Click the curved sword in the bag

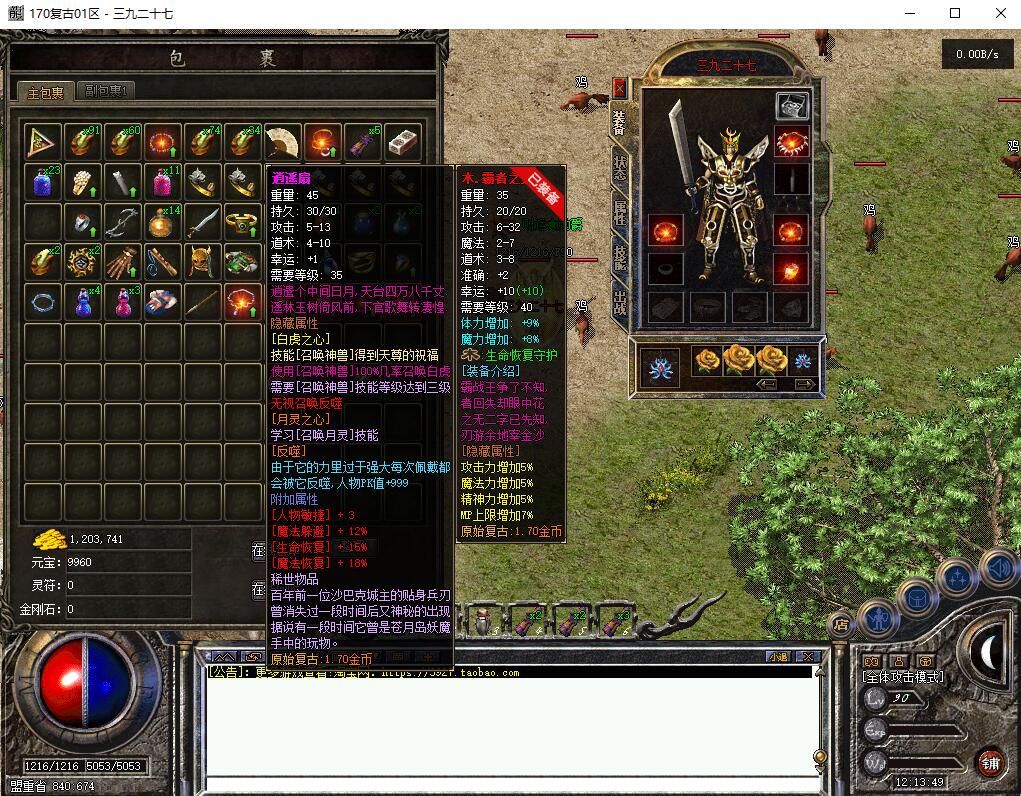203,222
